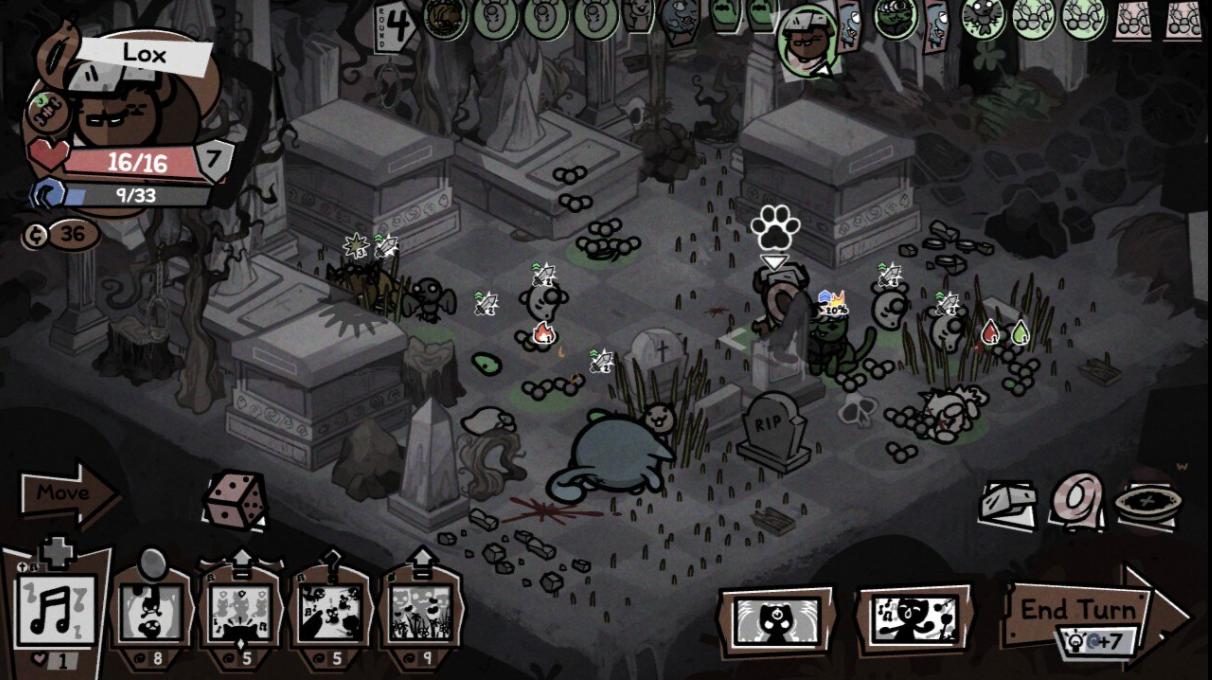
Task: Click the crow portrait in turn order
Action: [982, 17]
